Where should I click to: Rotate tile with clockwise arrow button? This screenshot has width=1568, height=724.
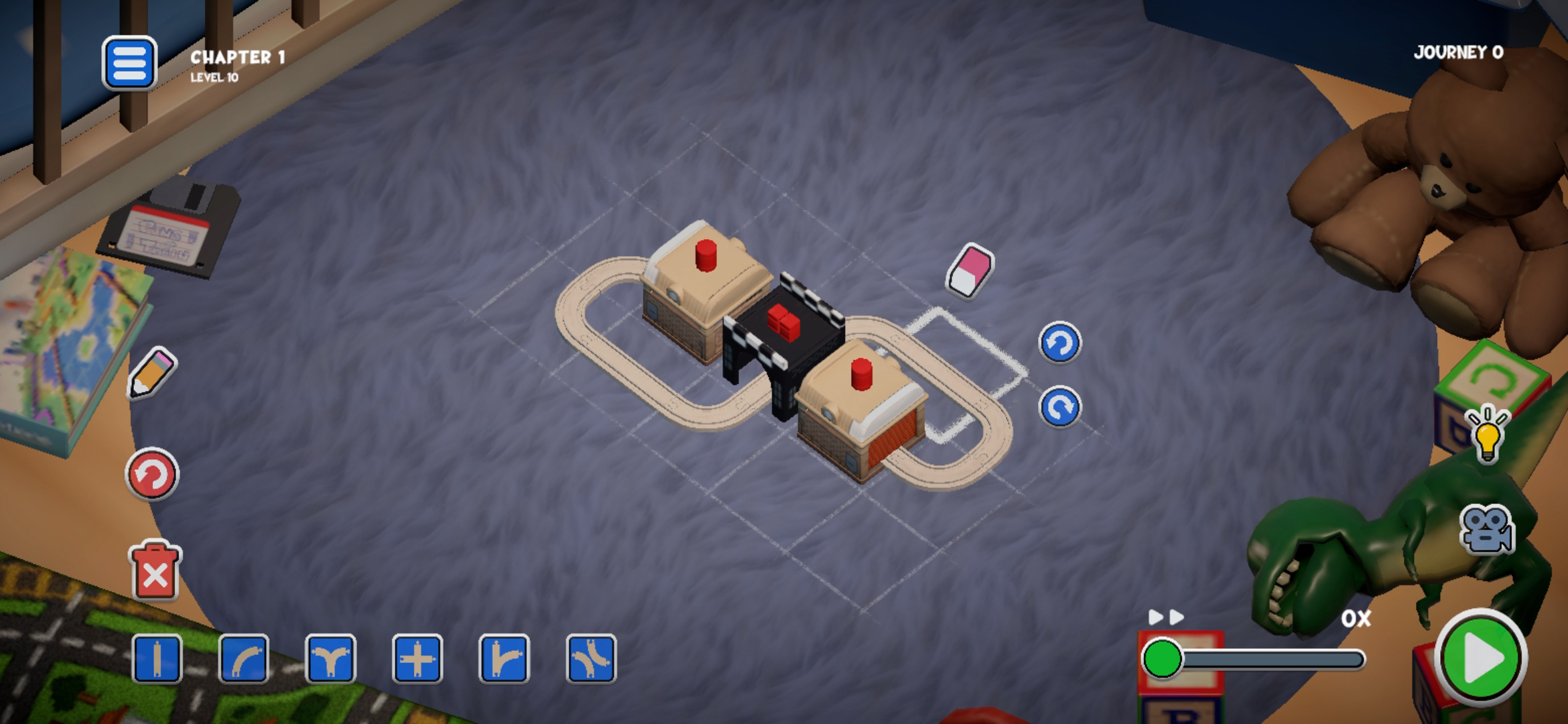[x=1059, y=407]
